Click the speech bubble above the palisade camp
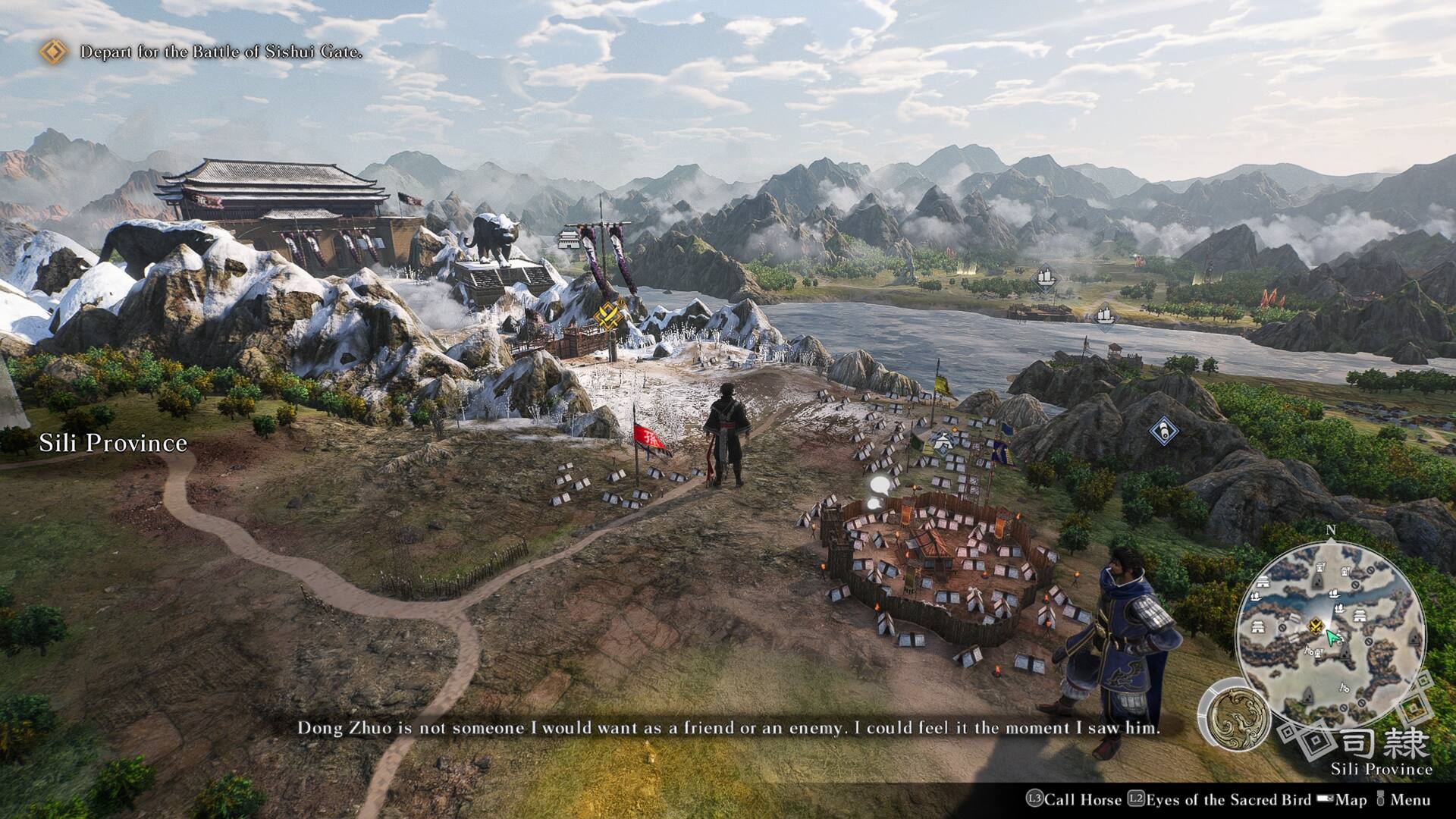1456x819 pixels. (879, 485)
